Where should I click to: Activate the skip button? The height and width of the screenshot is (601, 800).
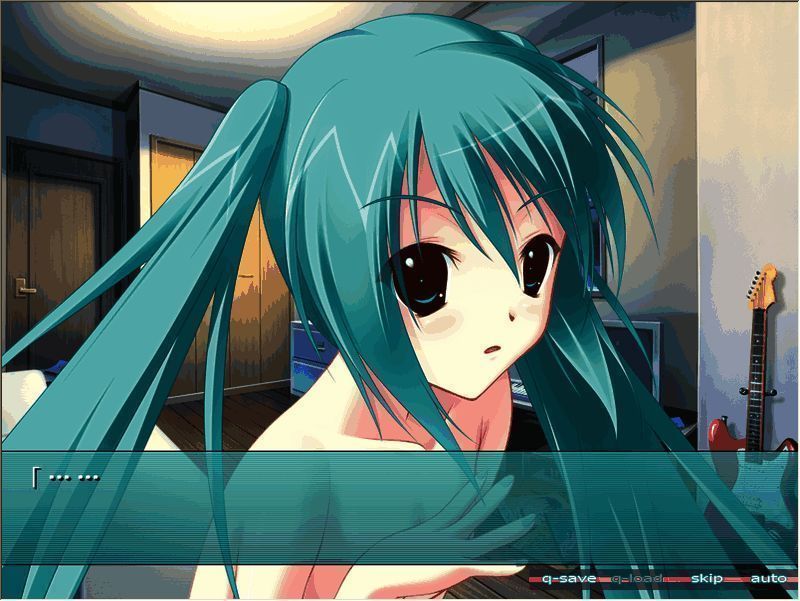(x=706, y=579)
